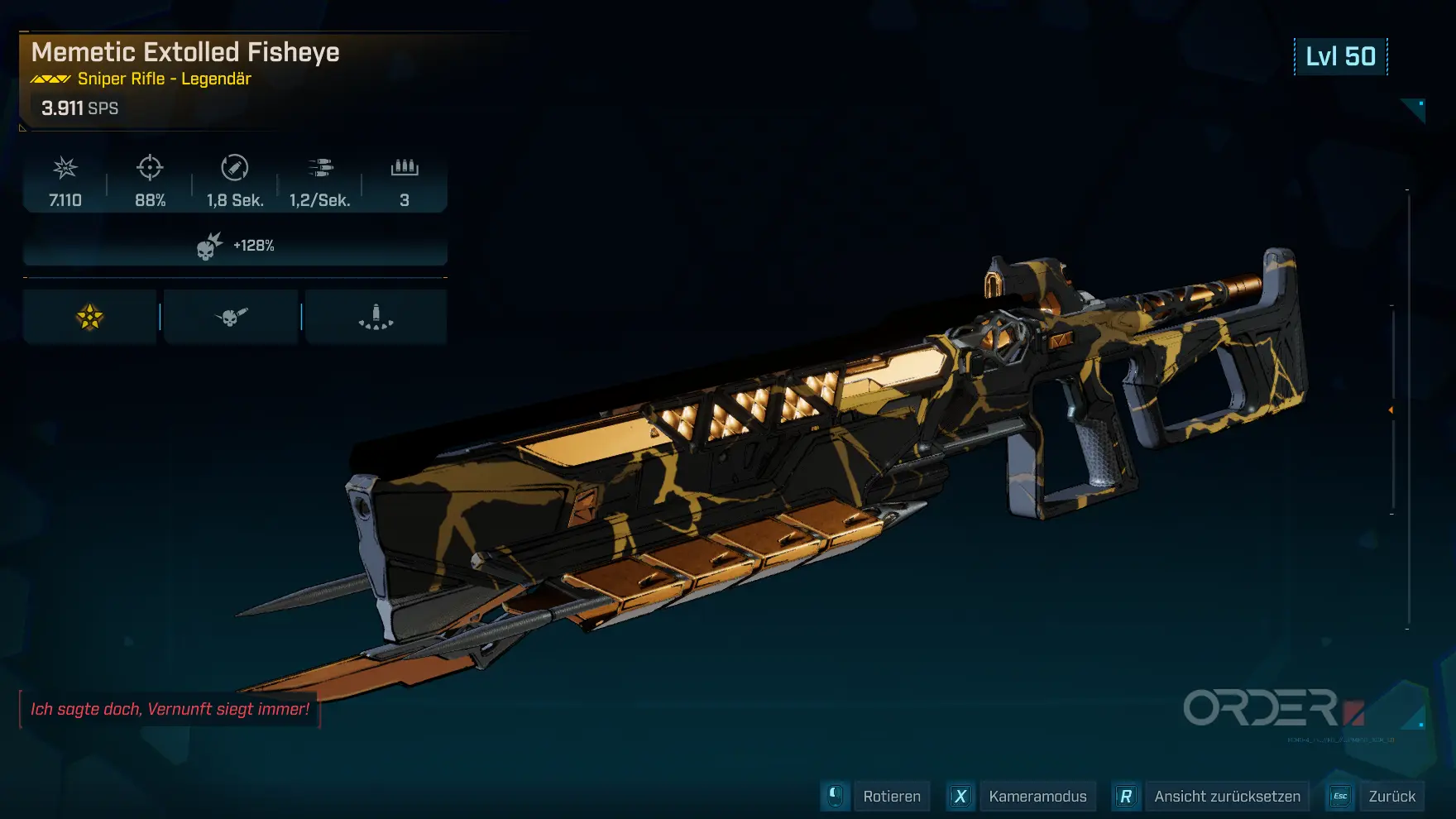Open the skull and bullet perk slot

231,317
